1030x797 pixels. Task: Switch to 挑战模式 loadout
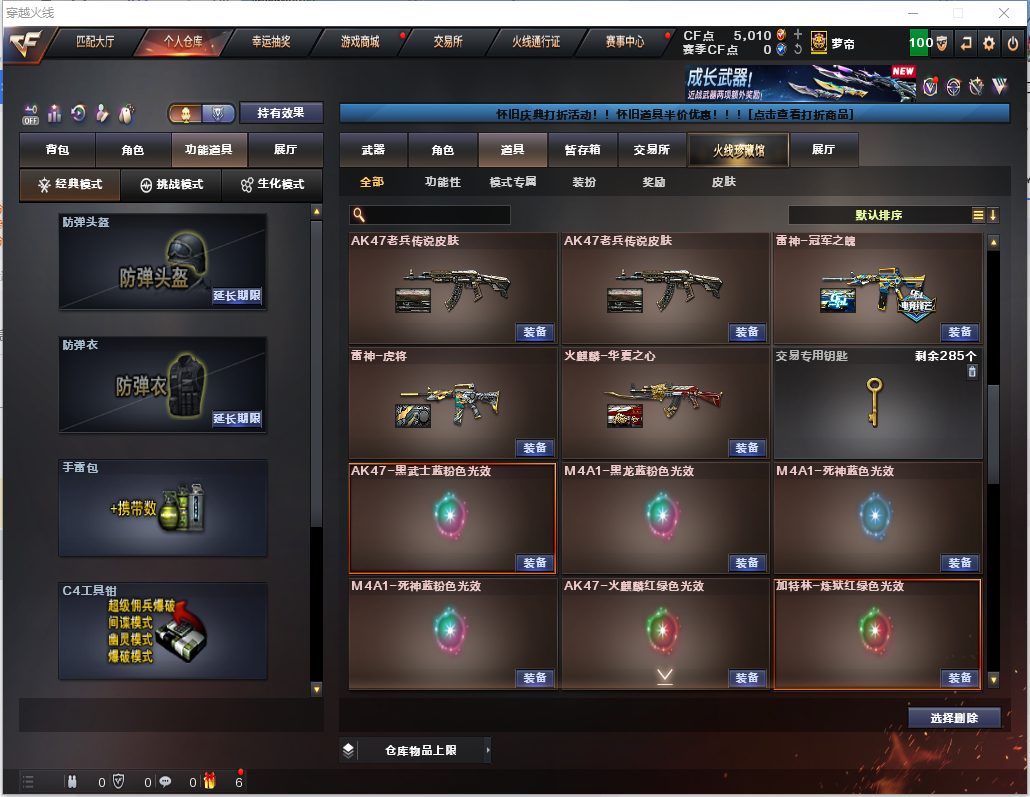(171, 185)
